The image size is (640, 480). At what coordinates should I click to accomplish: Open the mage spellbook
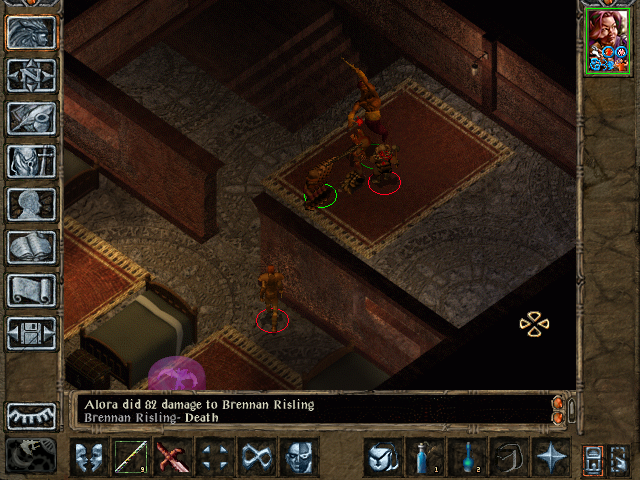coord(31,247)
